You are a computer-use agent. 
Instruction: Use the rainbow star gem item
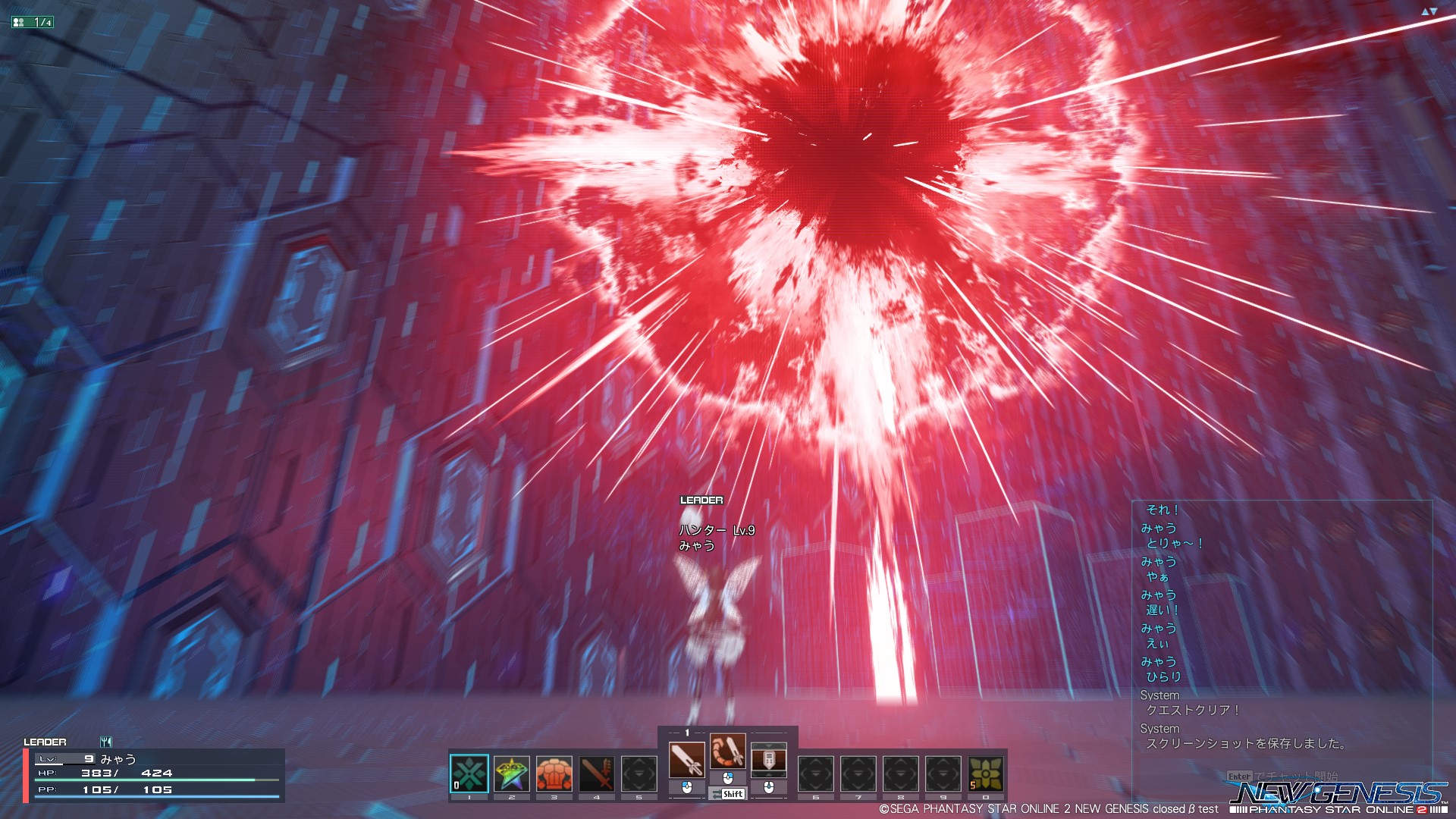512,774
